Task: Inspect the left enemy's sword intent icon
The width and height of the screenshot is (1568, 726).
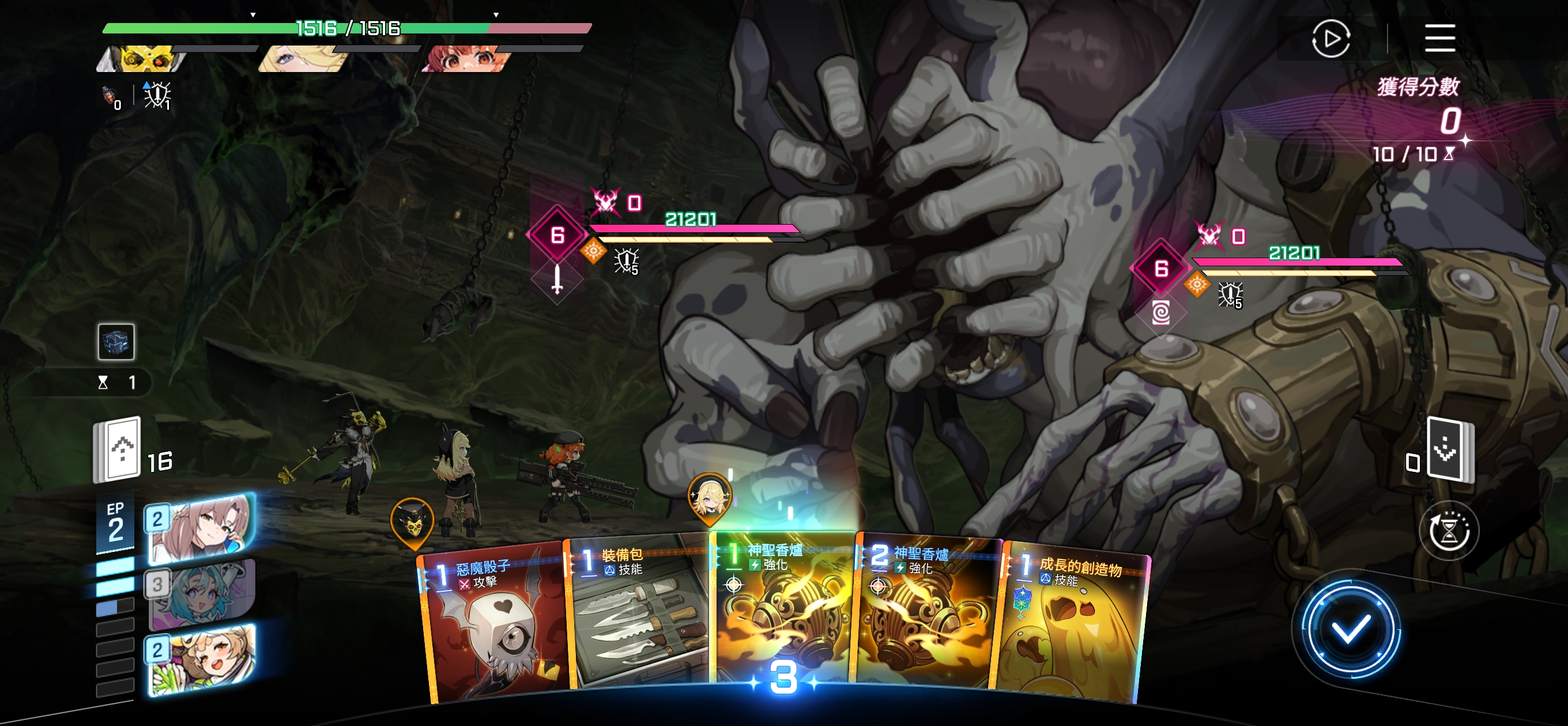Action: pyautogui.click(x=557, y=281)
